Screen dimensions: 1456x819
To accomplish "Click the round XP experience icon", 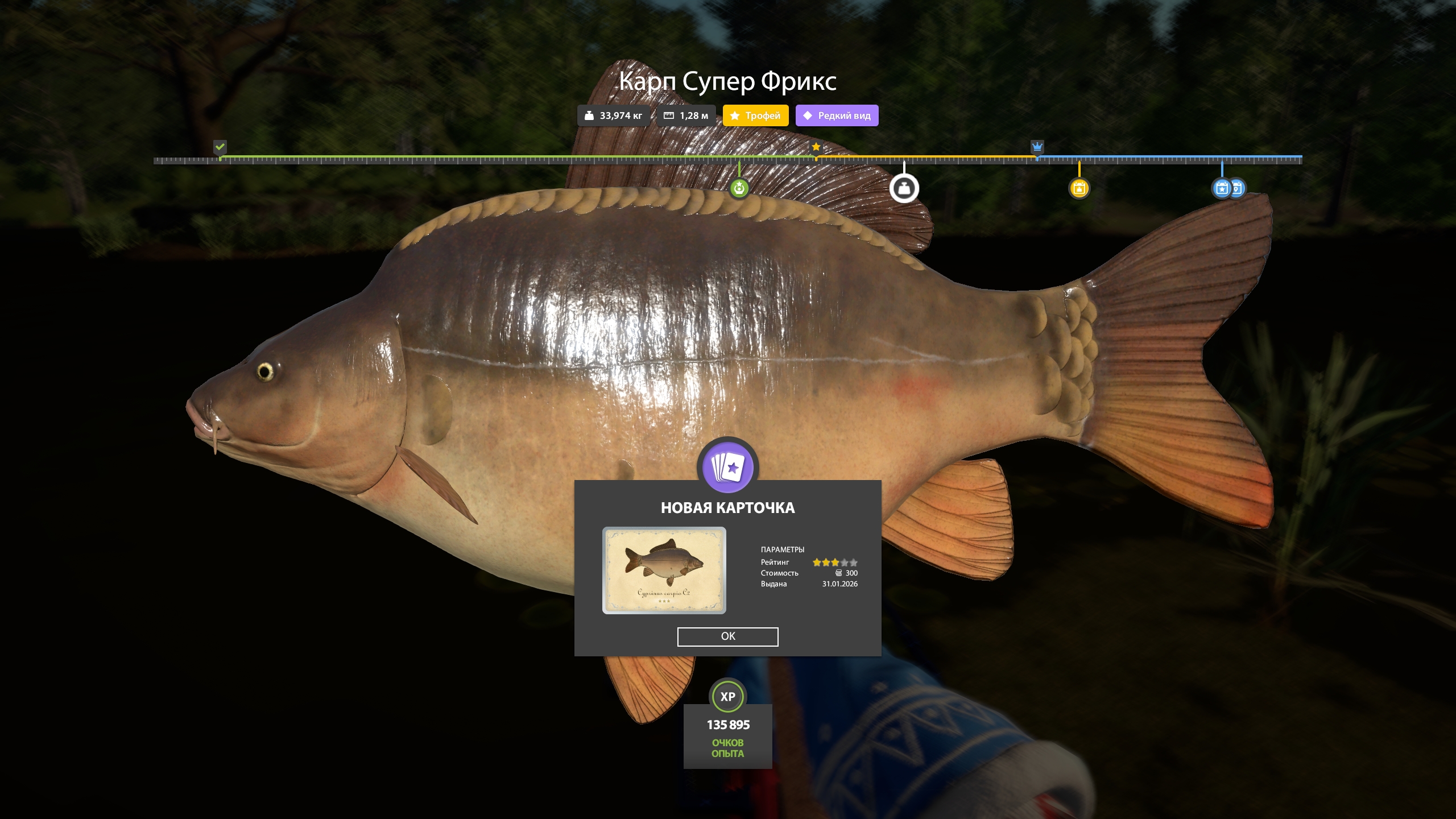I will point(727,696).
